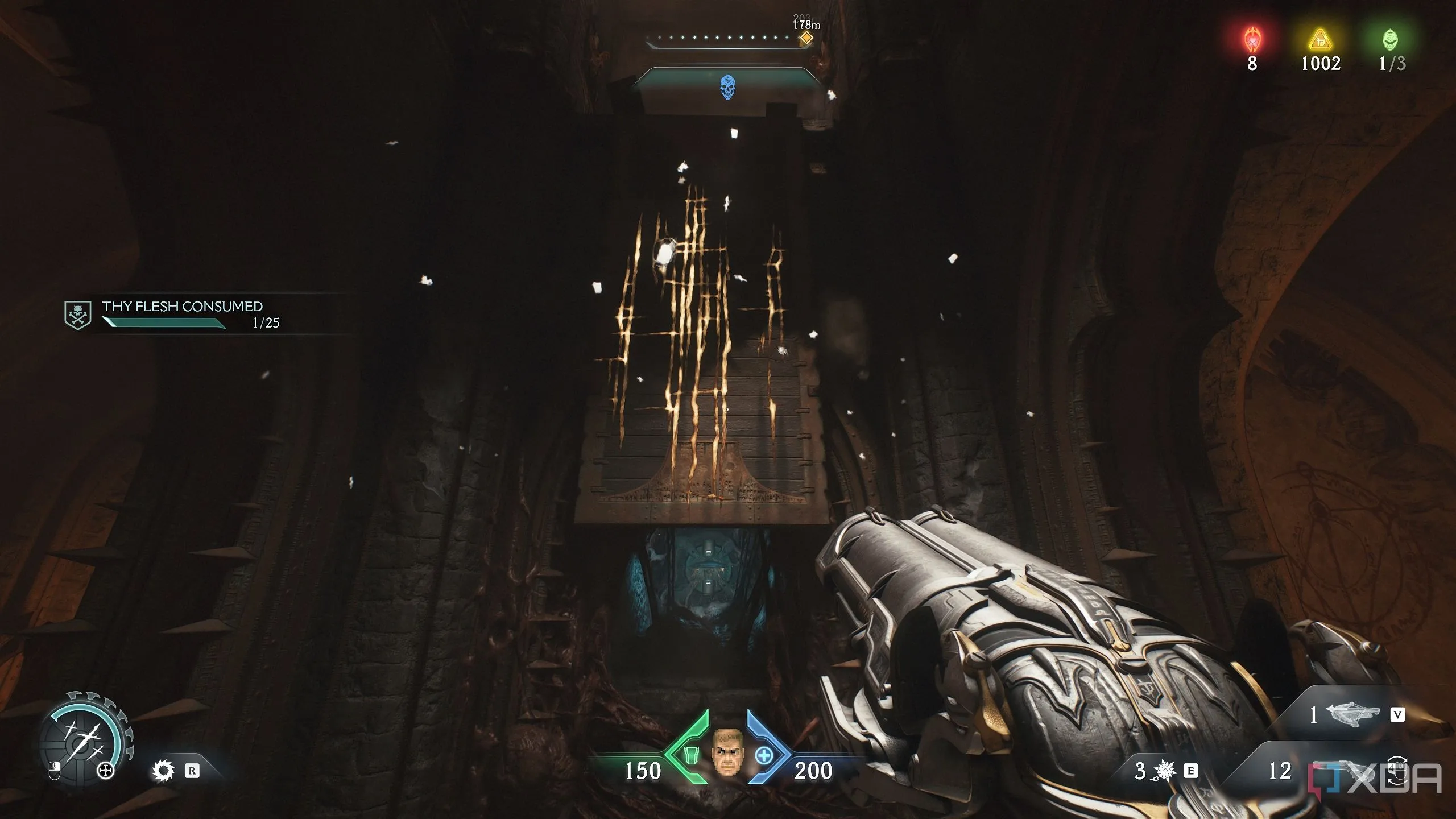The width and height of the screenshot is (1456, 819).
Task: Select the green armor icon
Action: [x=690, y=755]
